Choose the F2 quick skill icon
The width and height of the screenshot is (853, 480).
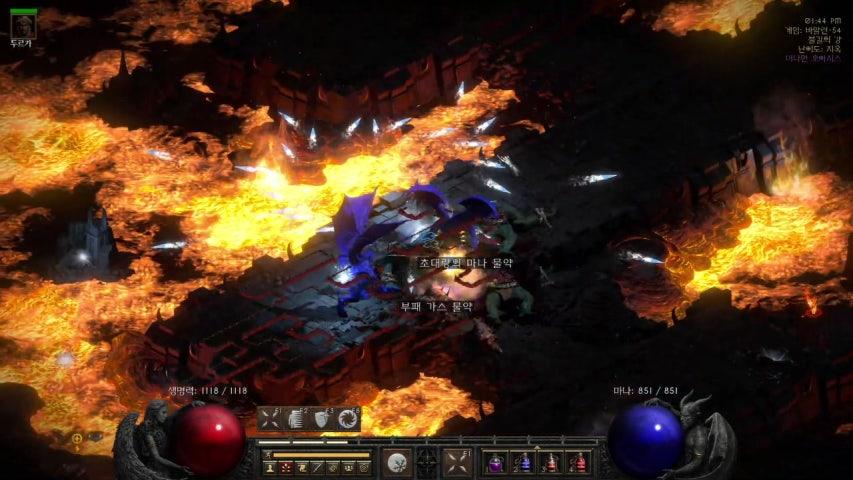click(x=296, y=419)
